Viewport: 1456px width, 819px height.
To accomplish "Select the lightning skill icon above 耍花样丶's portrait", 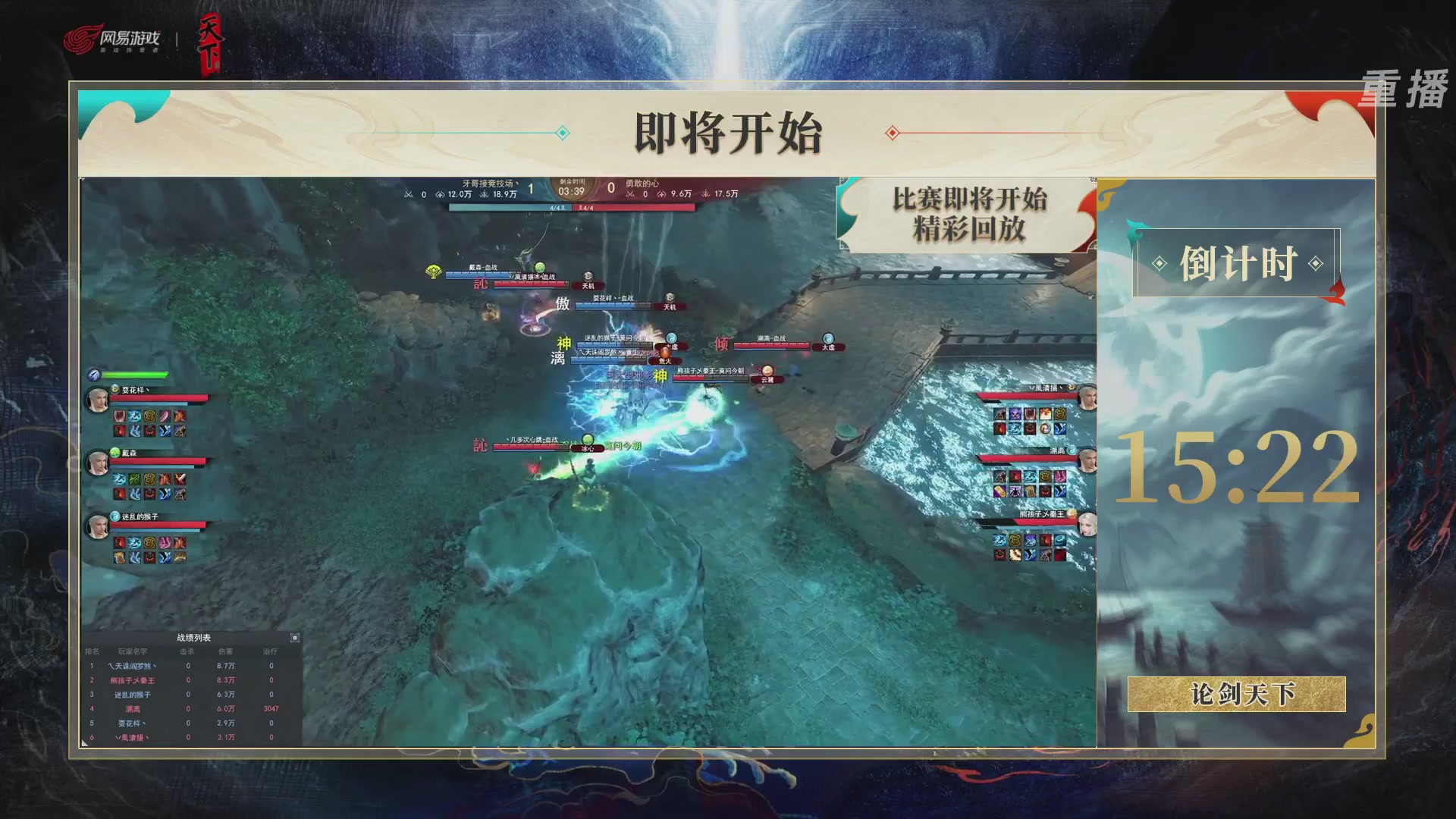I will (93, 374).
